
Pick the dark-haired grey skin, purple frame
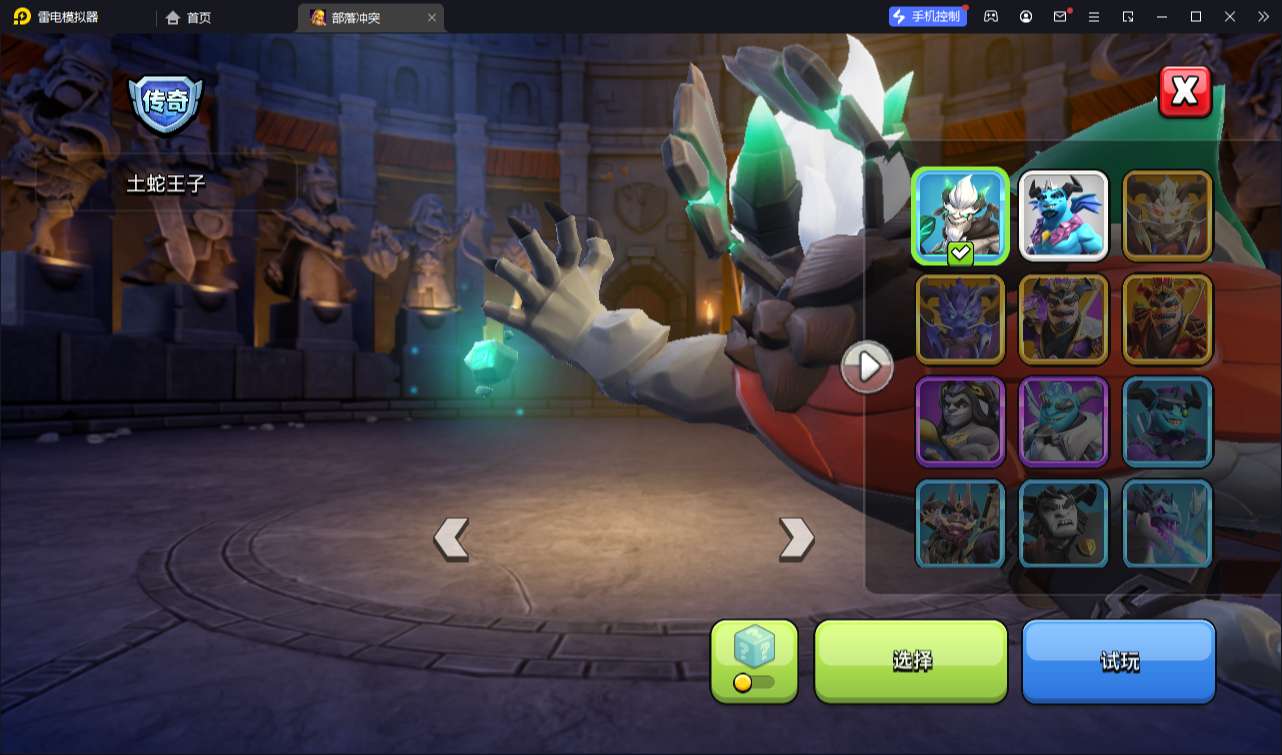pos(960,422)
